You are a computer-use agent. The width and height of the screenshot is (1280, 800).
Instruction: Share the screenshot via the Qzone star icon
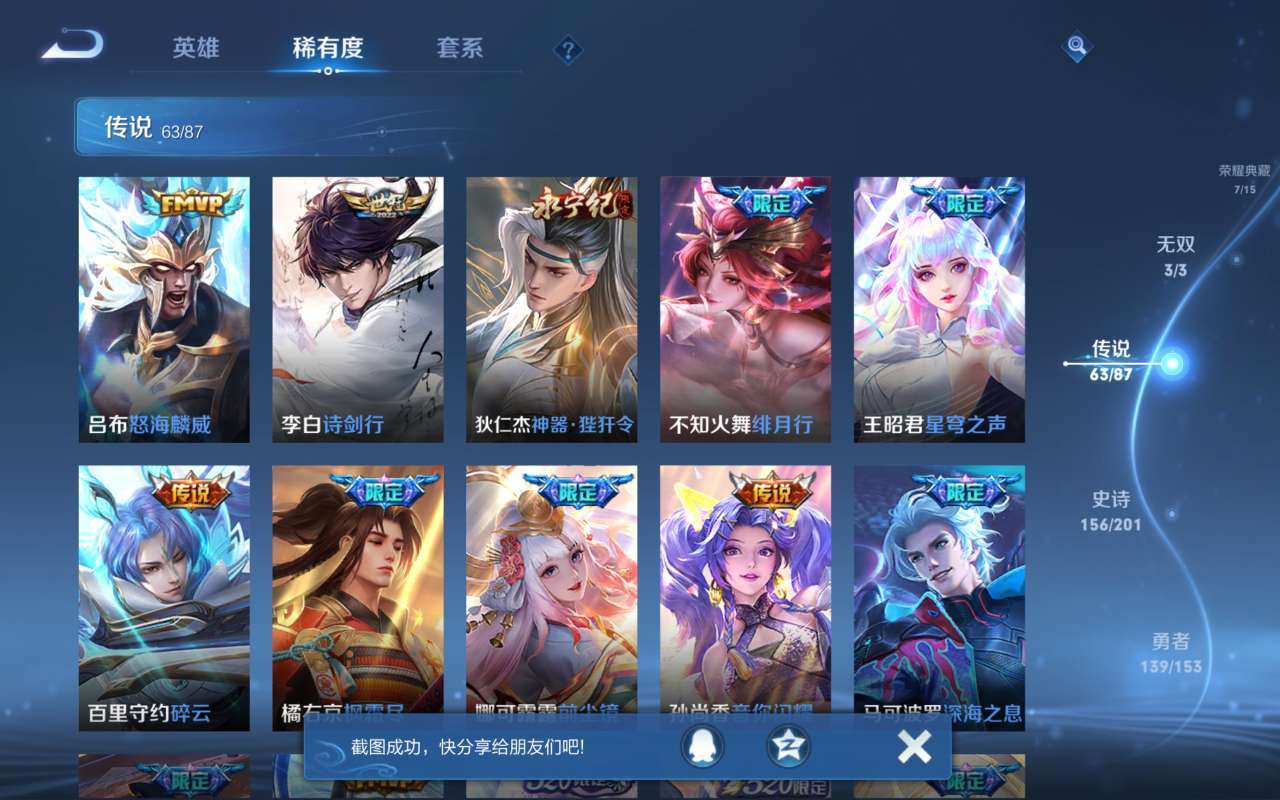point(789,747)
